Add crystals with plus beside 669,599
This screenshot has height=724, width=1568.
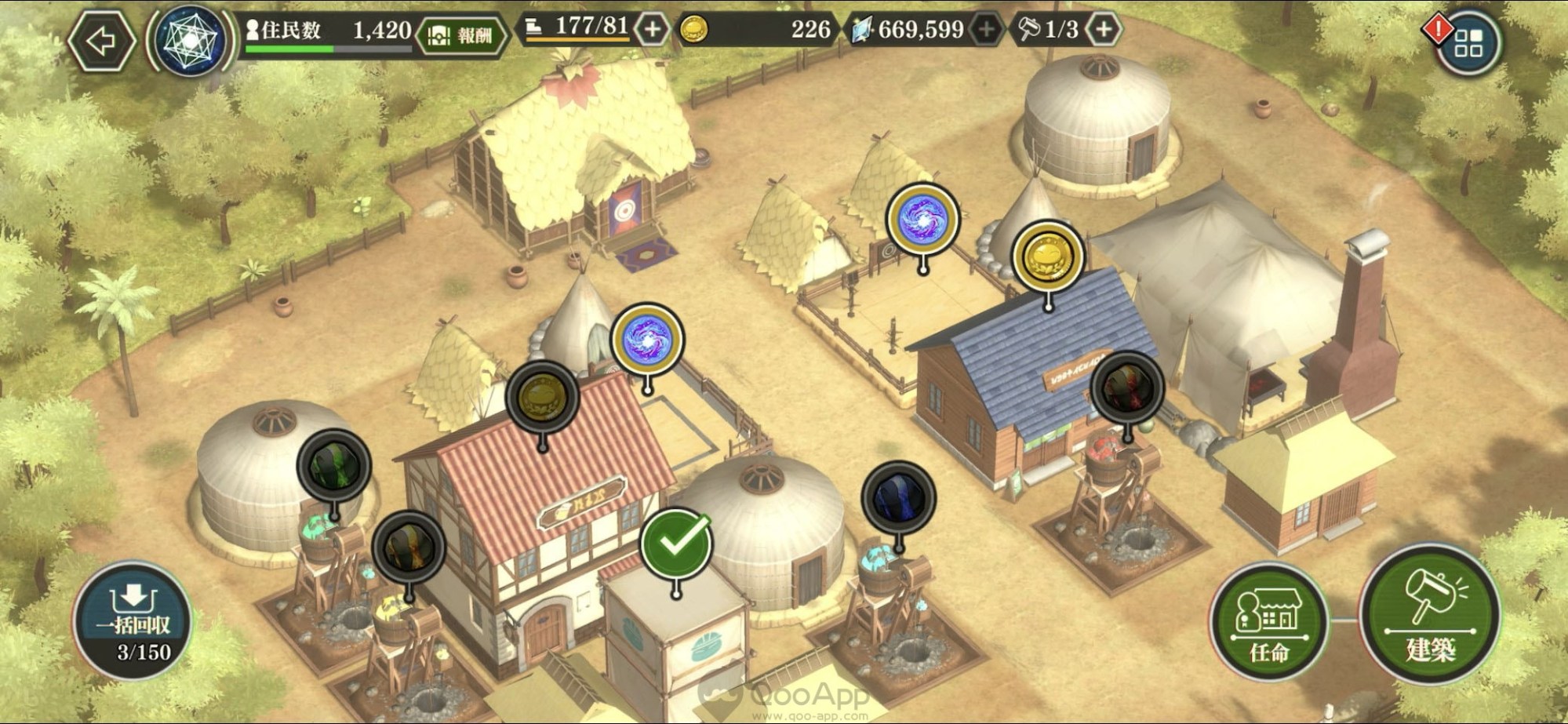985,30
